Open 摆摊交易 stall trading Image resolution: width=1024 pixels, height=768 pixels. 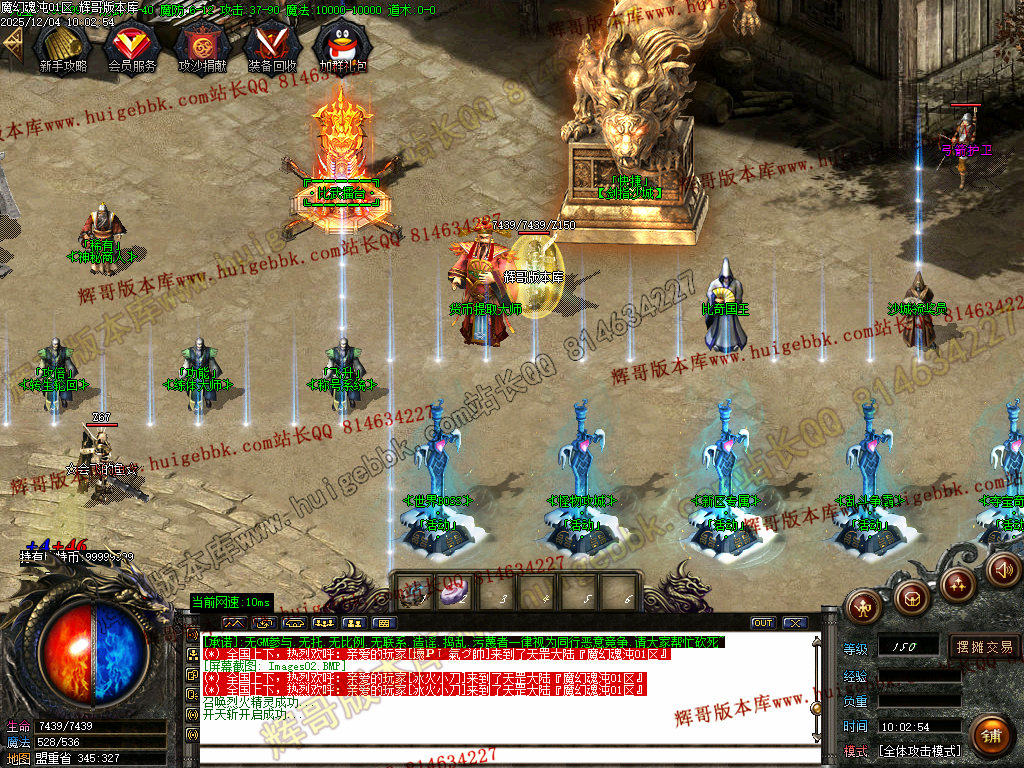pyautogui.click(x=984, y=647)
